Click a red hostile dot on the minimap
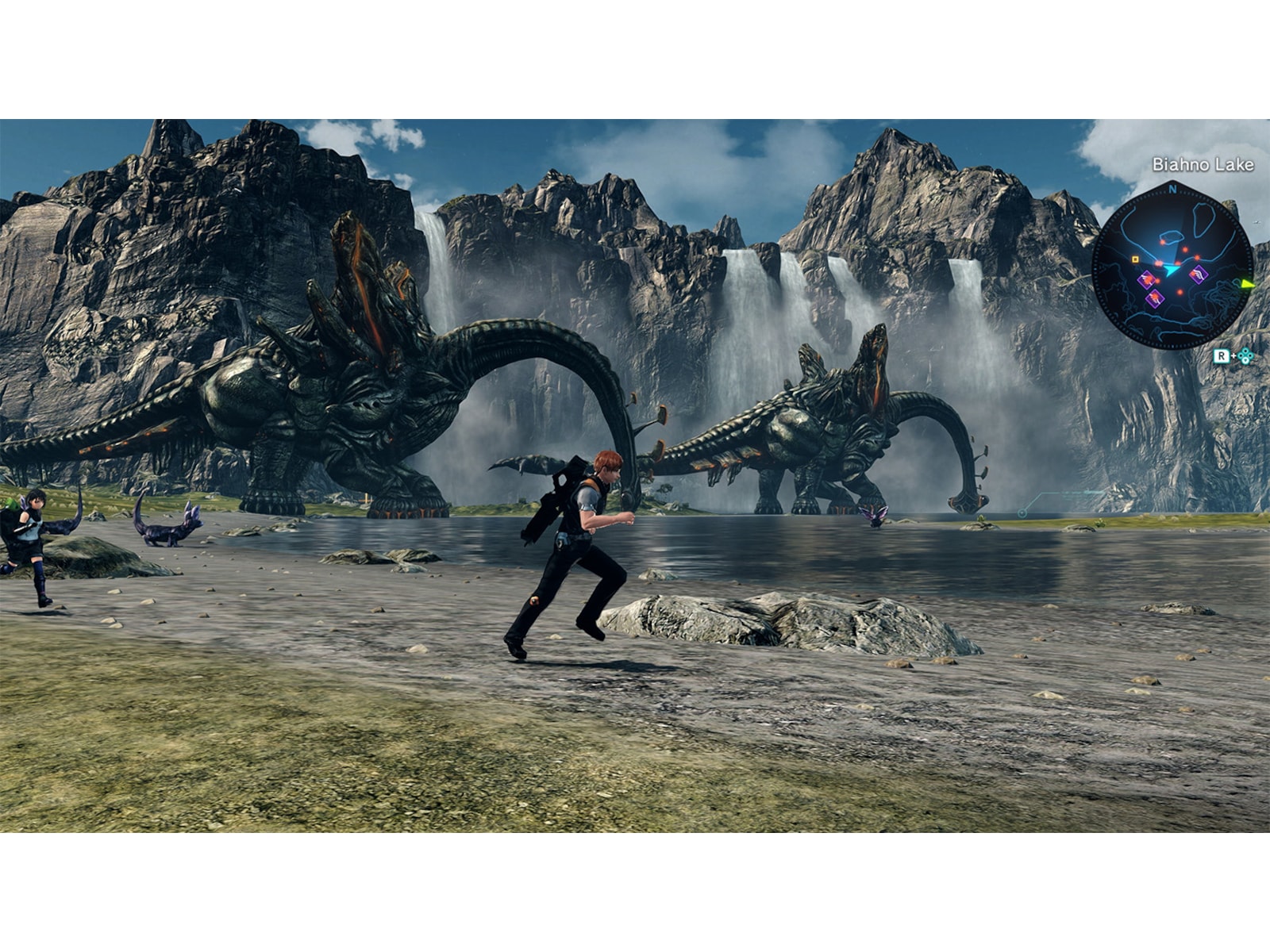The width and height of the screenshot is (1270, 952). point(1185,249)
